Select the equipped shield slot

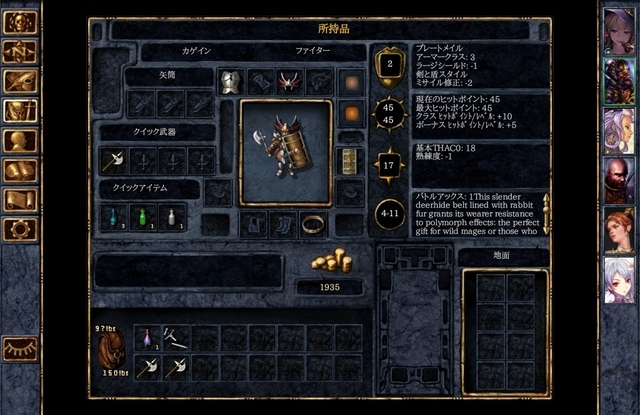[349, 161]
